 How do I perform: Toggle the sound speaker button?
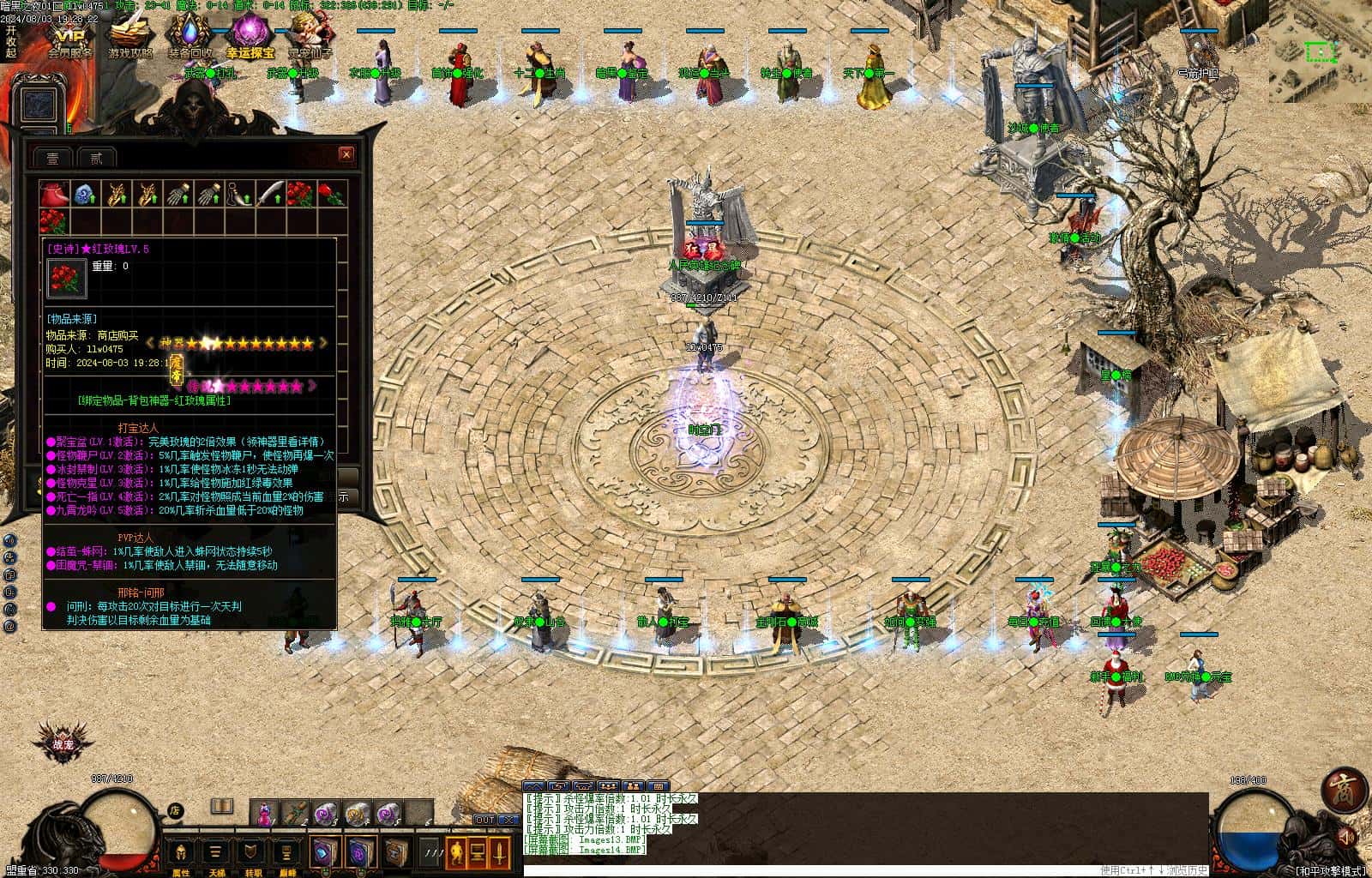point(1347,836)
